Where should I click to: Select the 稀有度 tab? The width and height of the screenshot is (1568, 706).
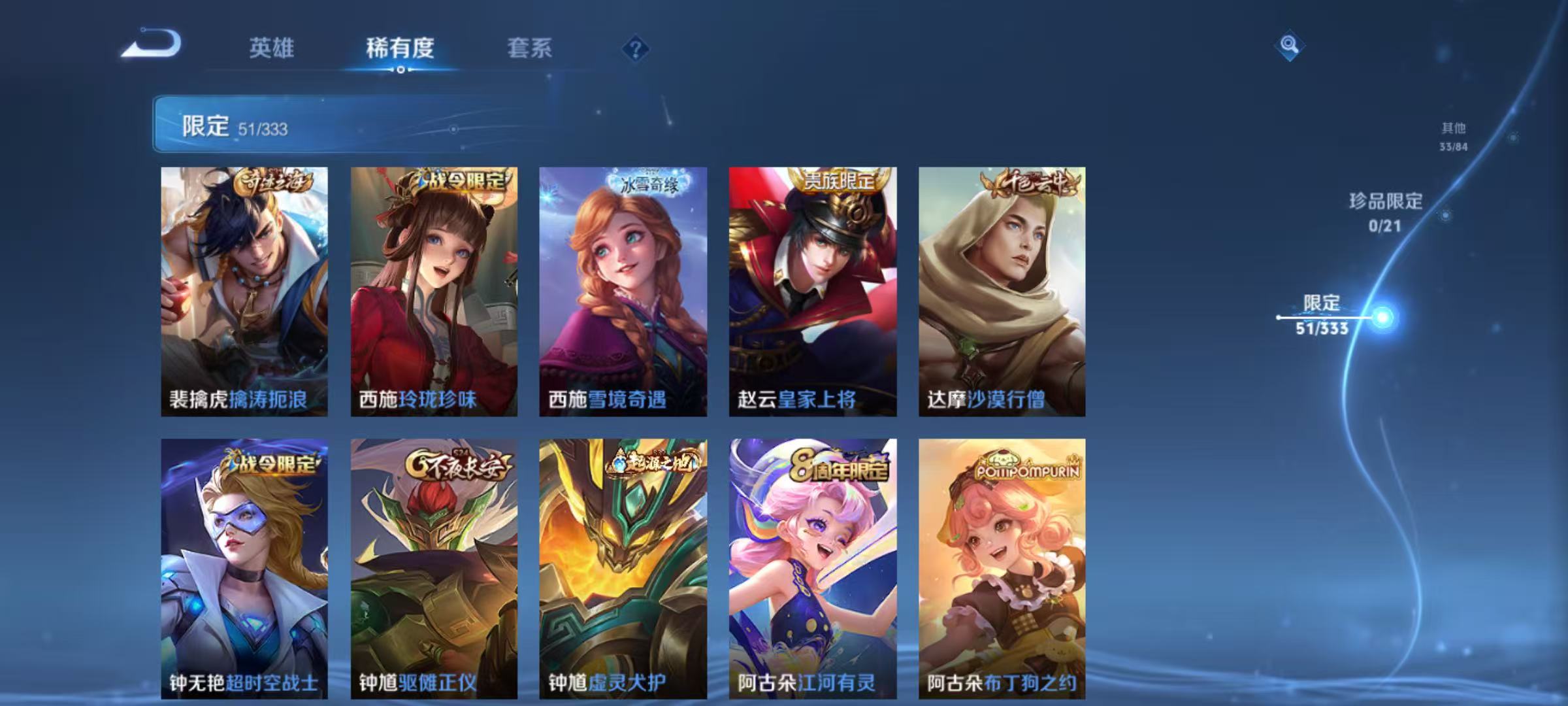(400, 48)
